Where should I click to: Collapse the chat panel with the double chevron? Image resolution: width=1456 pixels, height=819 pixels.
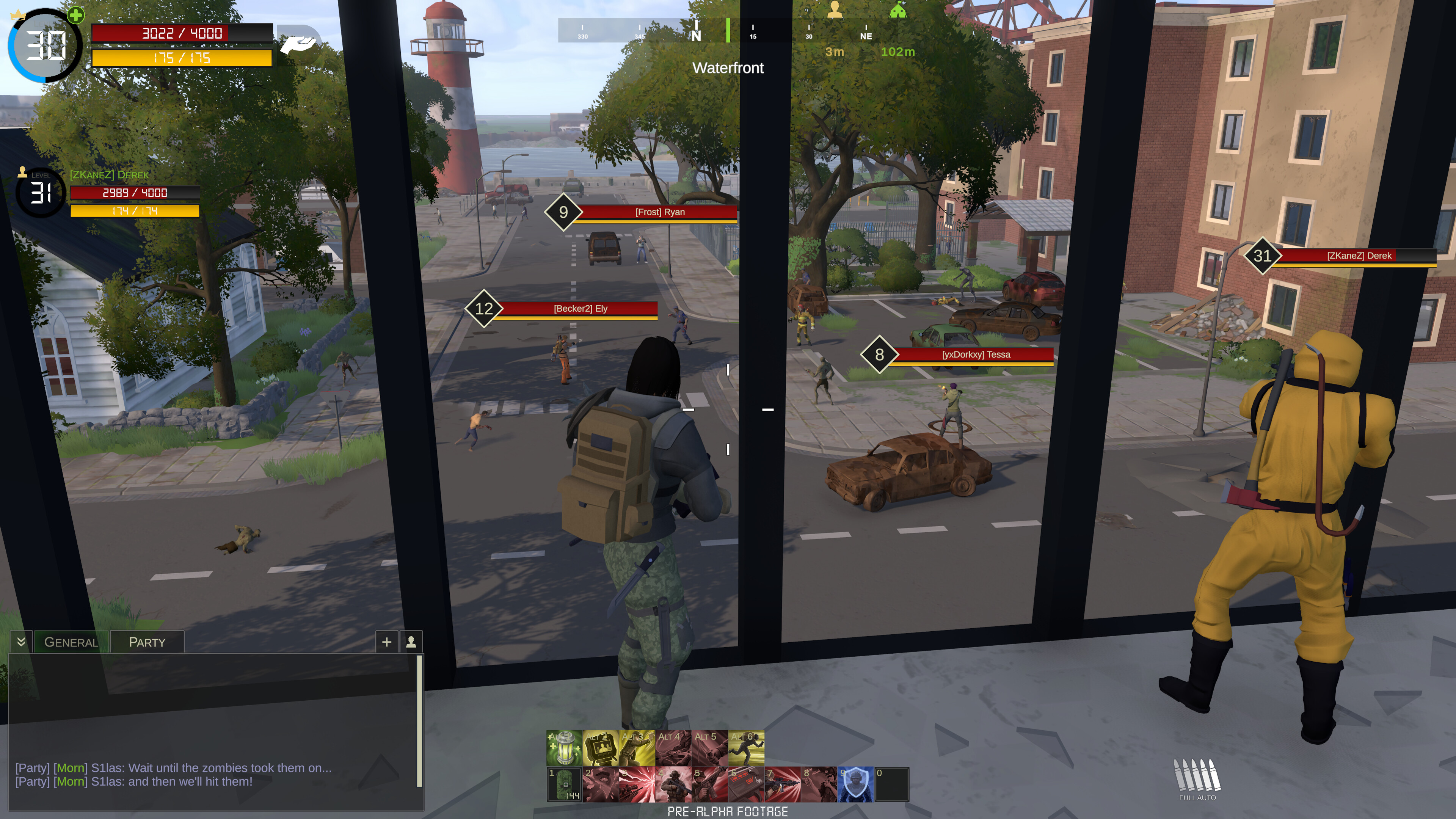point(21,642)
